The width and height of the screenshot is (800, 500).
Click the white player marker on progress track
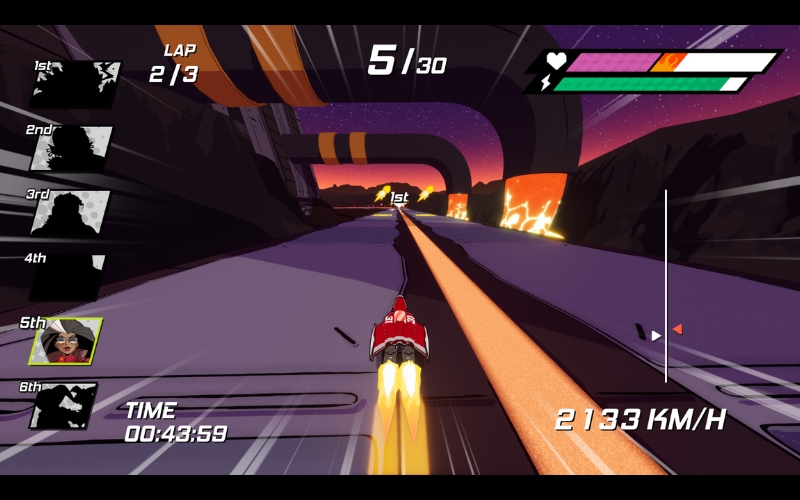pos(656,336)
